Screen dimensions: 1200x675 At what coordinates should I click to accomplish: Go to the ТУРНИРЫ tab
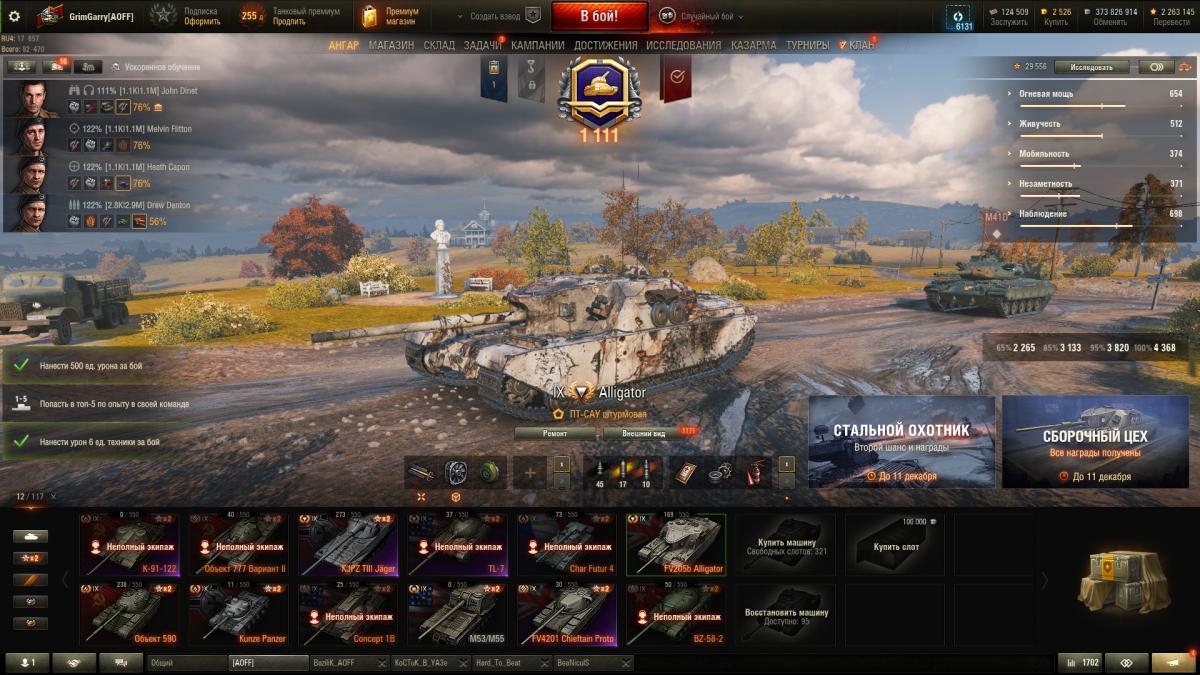tap(807, 45)
